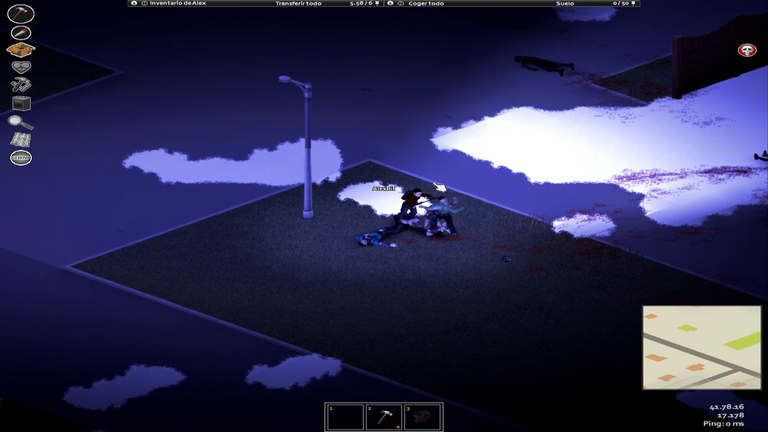
Task: Open the crafting tools menu
Action: (20, 85)
